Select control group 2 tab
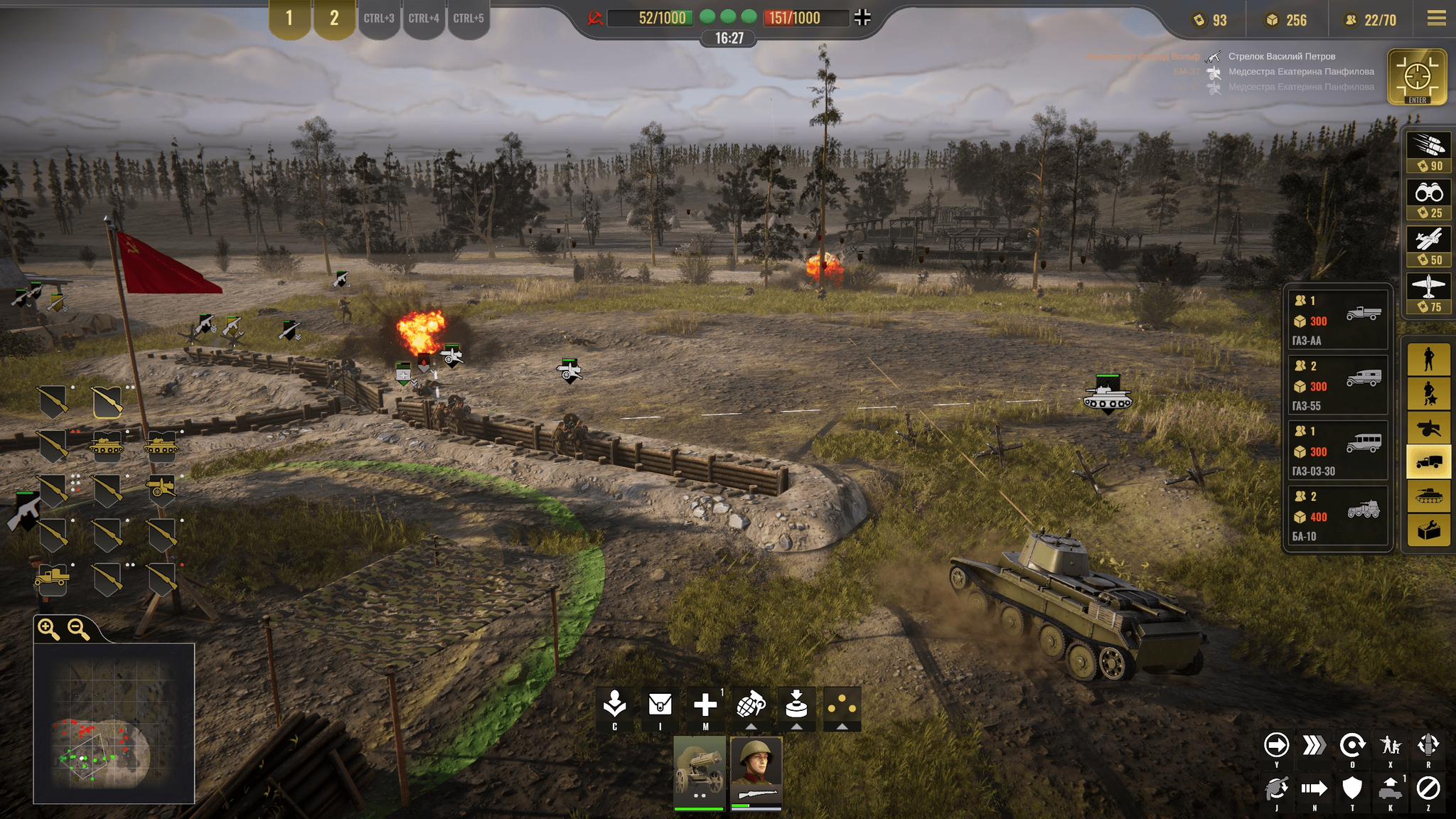This screenshot has width=1456, height=819. 334,18
